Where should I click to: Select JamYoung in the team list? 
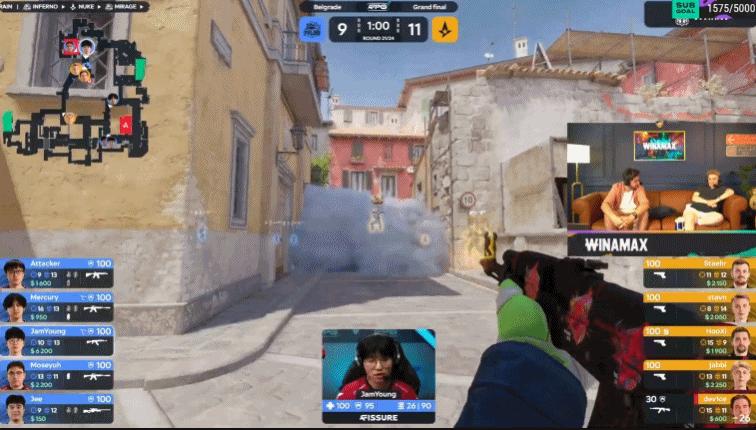(57, 340)
